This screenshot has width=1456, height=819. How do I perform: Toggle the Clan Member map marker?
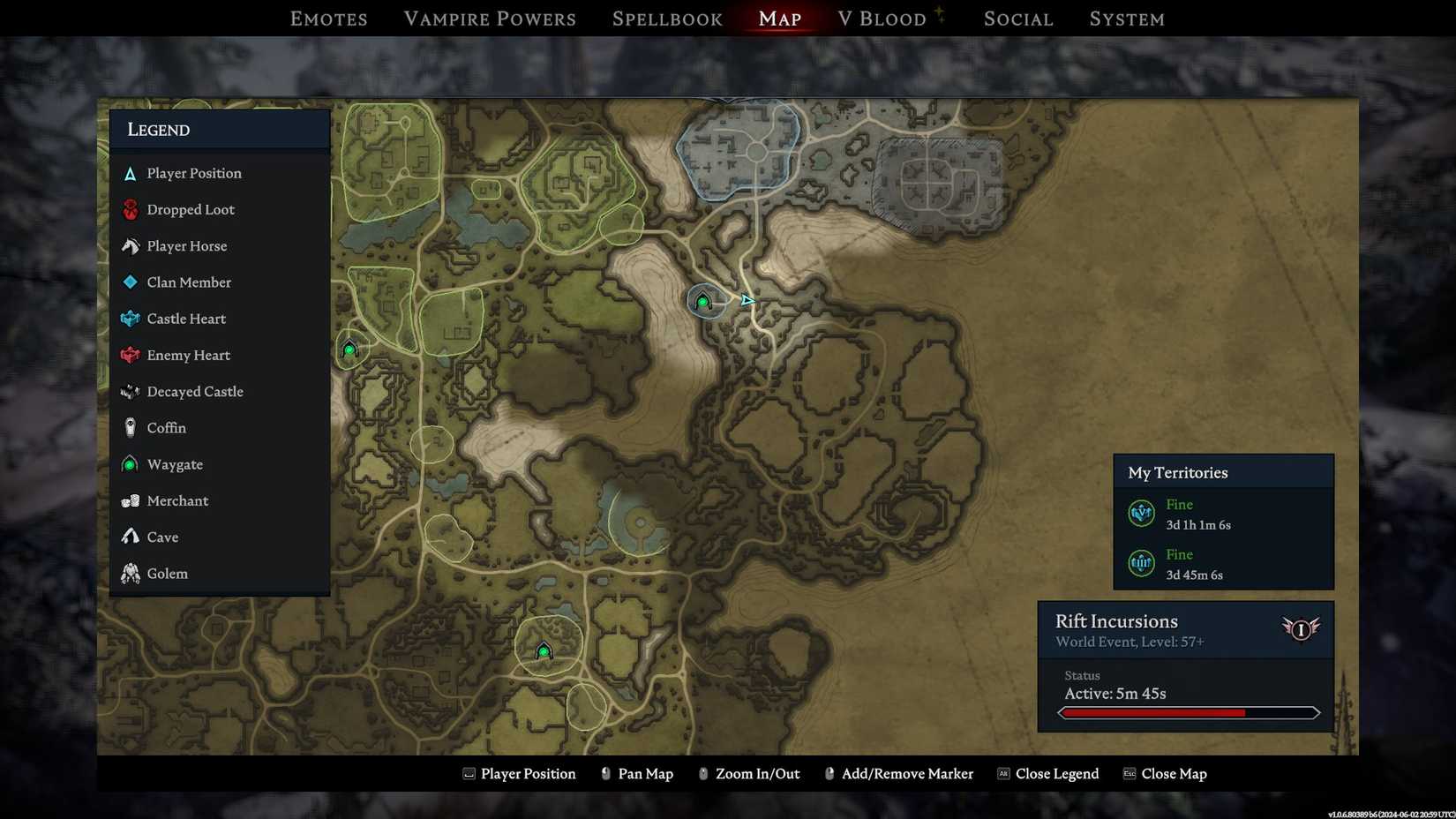(x=130, y=282)
